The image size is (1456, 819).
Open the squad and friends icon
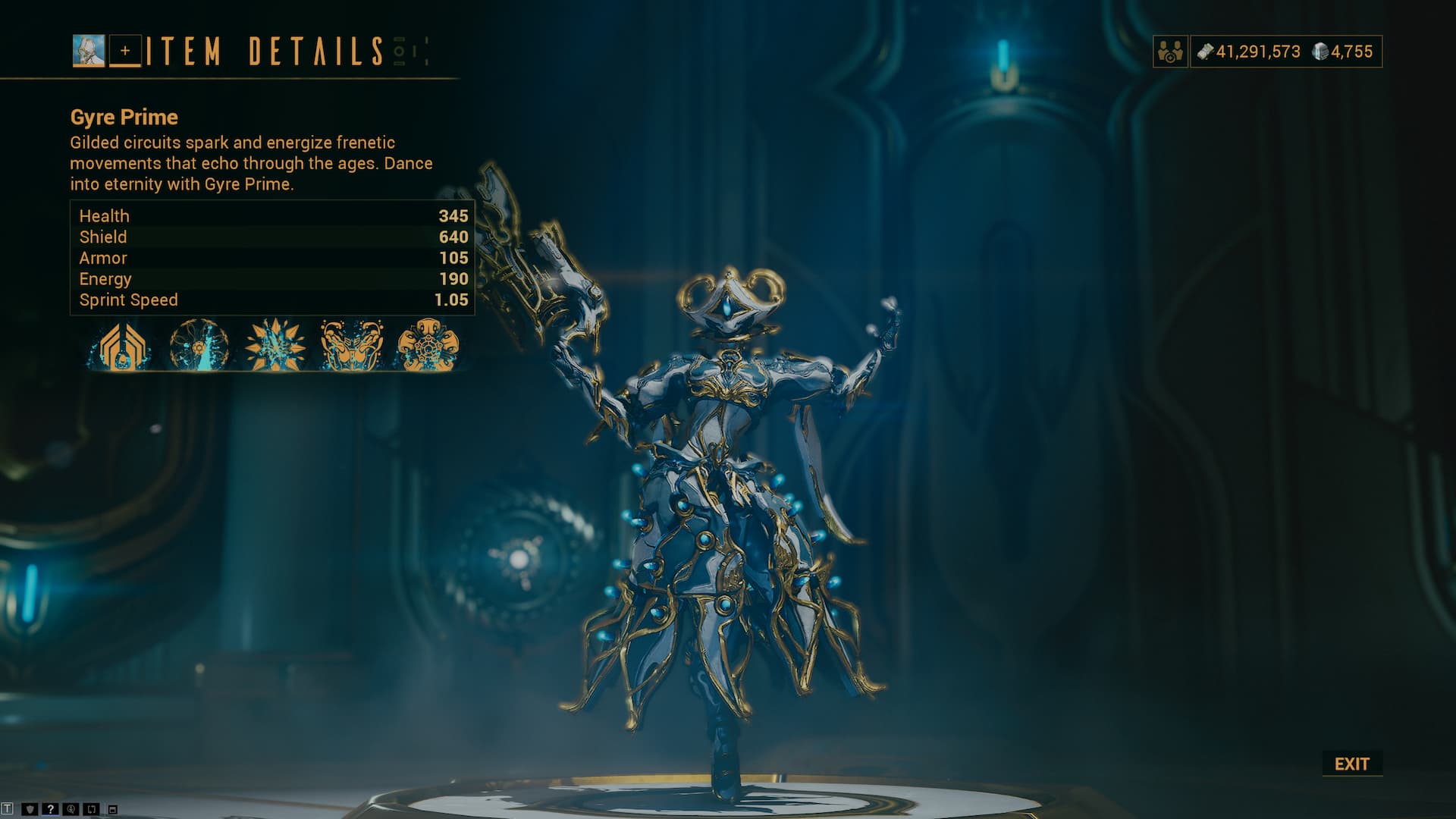pos(1171,52)
